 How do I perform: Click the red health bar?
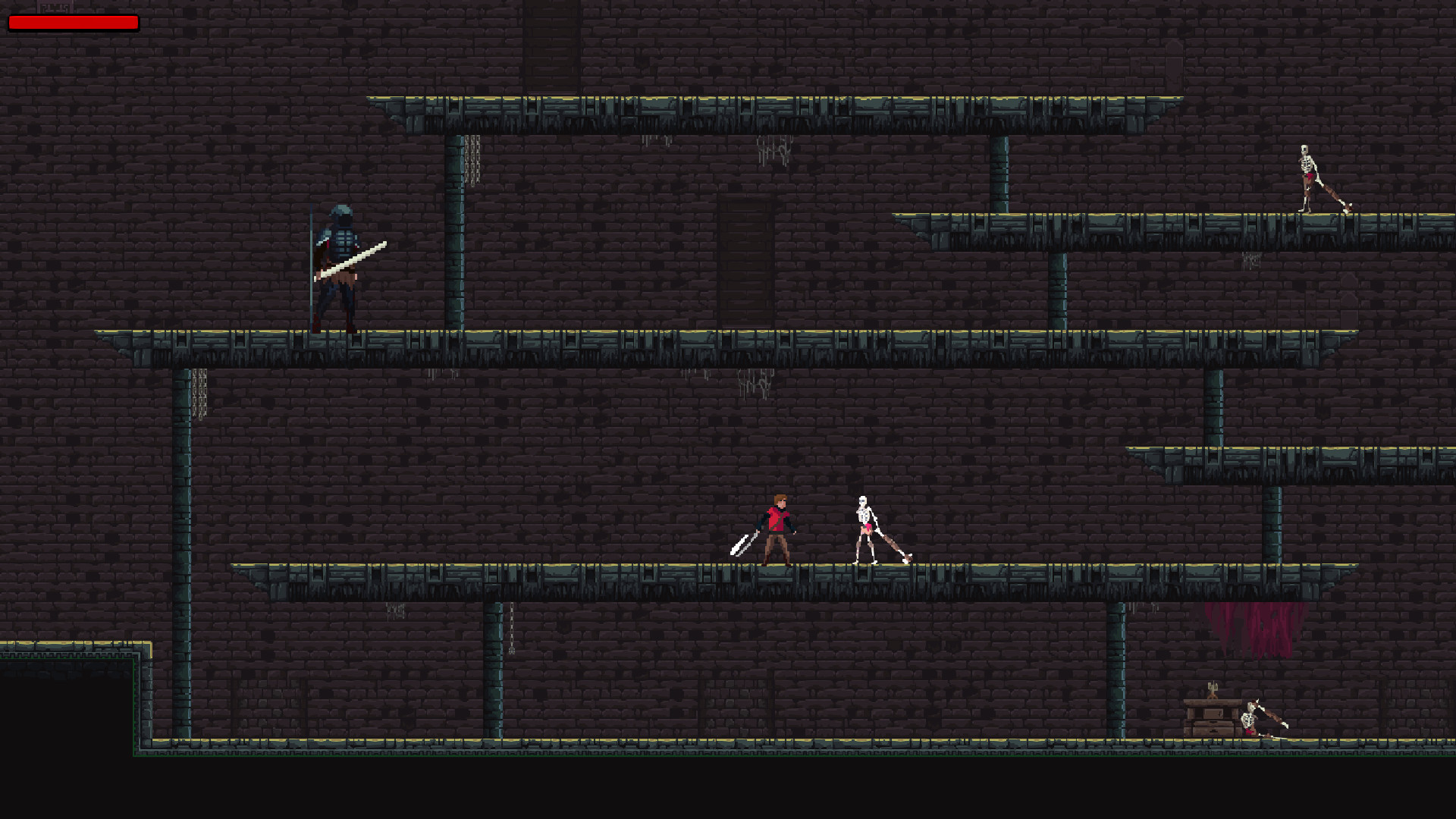tap(74, 23)
